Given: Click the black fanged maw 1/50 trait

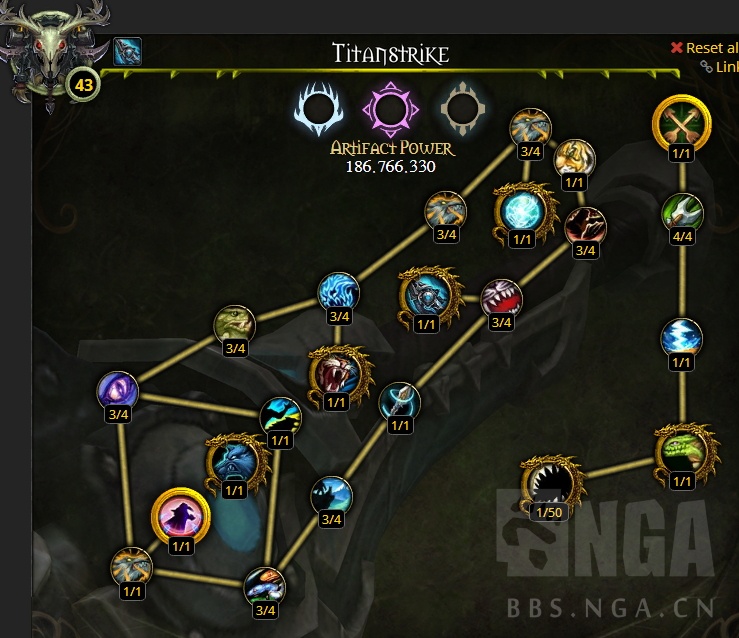Looking at the screenshot, I should point(551,484).
